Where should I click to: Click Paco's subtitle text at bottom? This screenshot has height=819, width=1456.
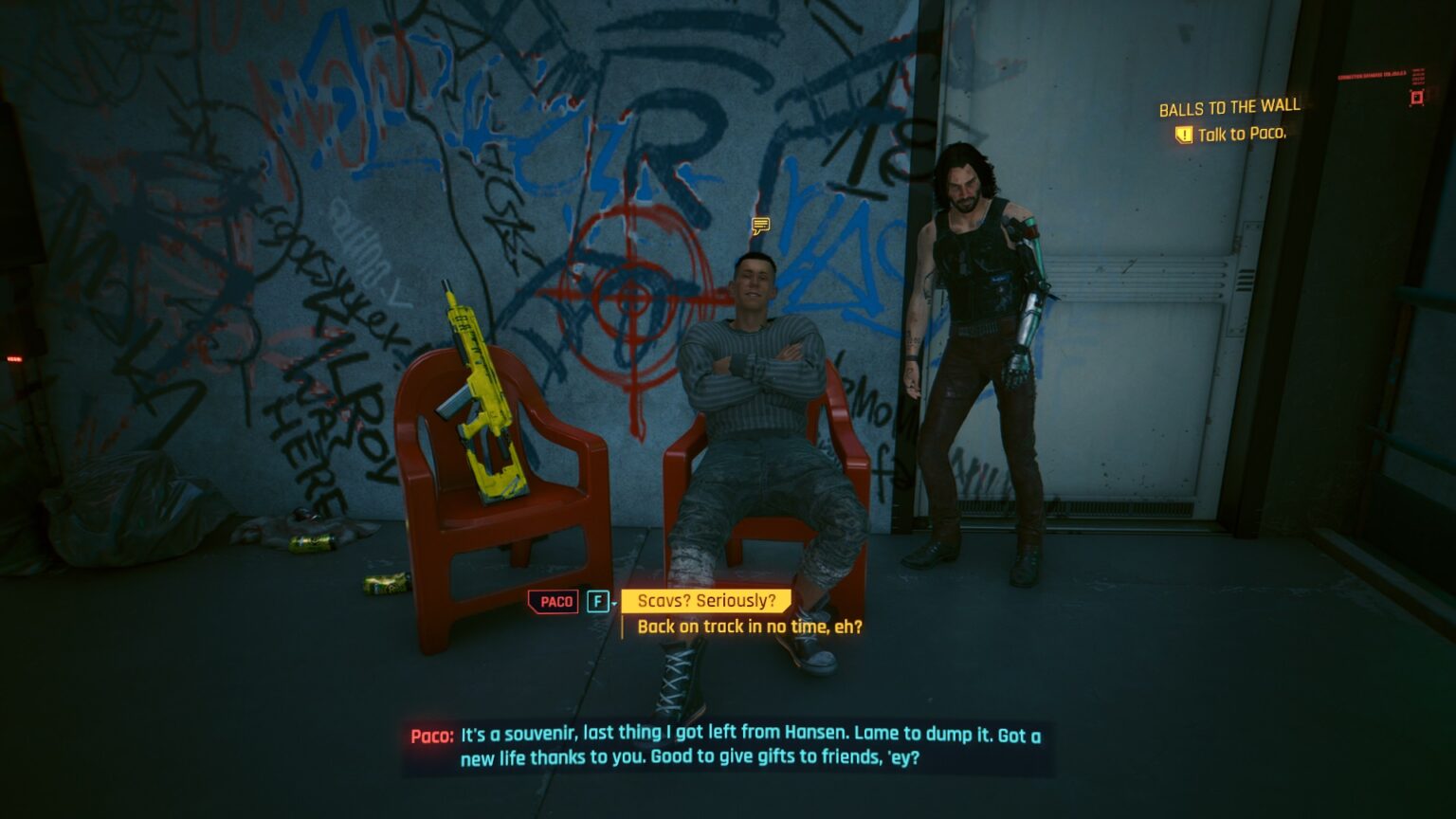[x=727, y=744]
